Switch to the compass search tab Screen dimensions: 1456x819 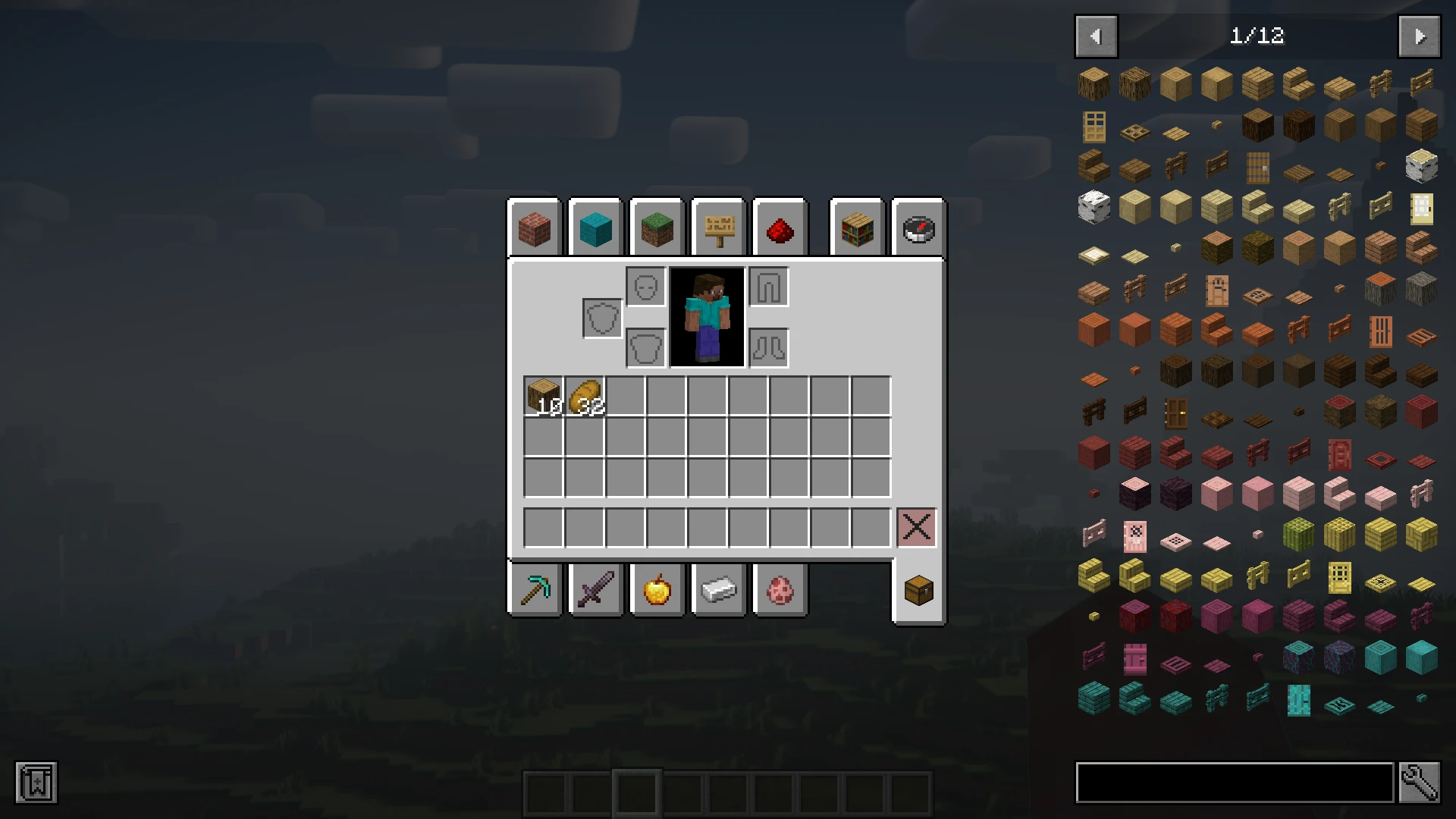918,228
